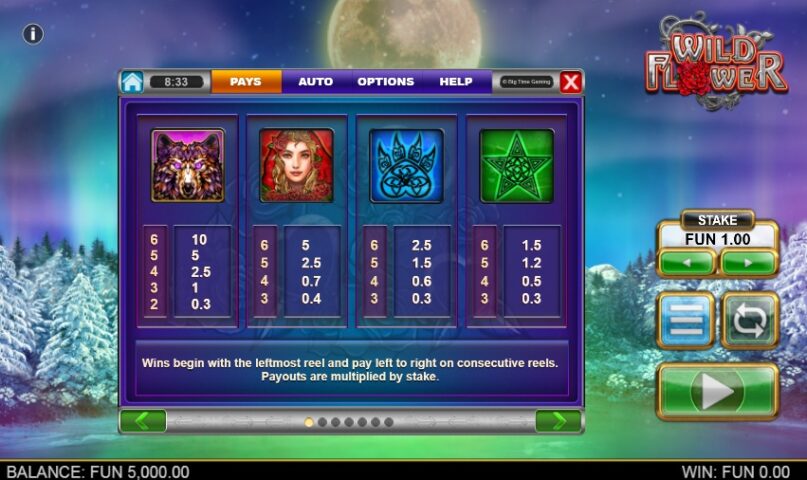Go to the next paytable page
The width and height of the screenshot is (807, 480).
[558, 421]
